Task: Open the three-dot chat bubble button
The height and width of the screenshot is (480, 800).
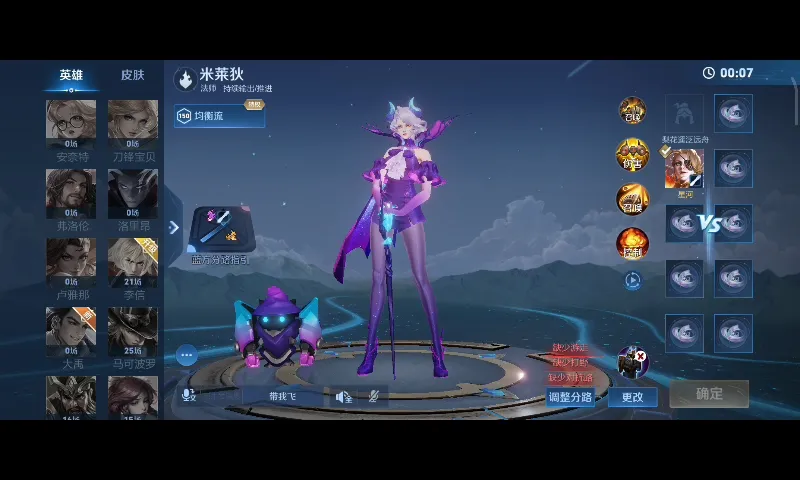Action: pos(186,355)
